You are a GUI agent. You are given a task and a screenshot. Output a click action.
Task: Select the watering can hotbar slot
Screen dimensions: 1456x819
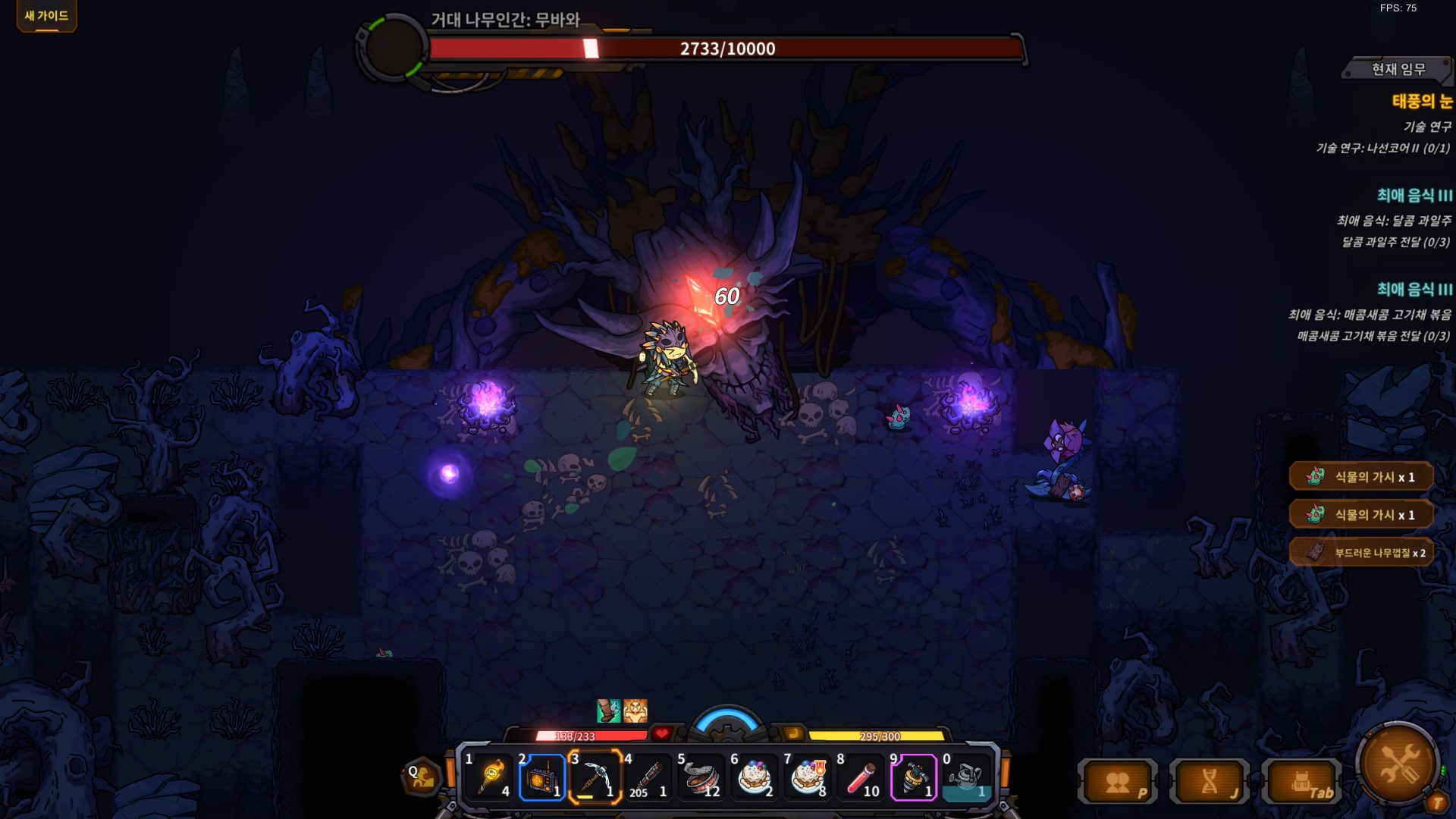click(x=966, y=777)
